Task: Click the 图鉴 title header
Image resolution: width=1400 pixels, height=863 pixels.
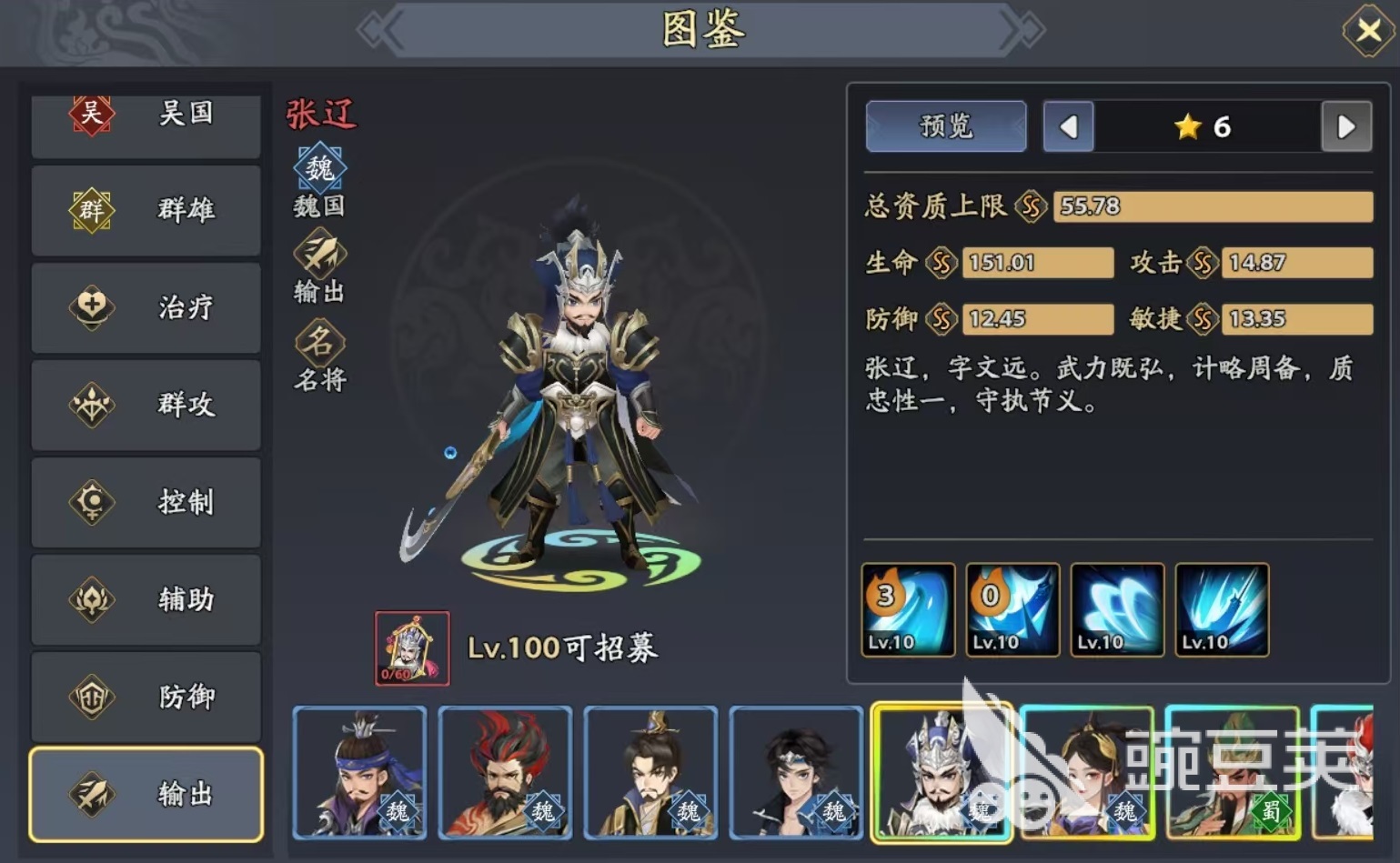Action: click(x=700, y=30)
